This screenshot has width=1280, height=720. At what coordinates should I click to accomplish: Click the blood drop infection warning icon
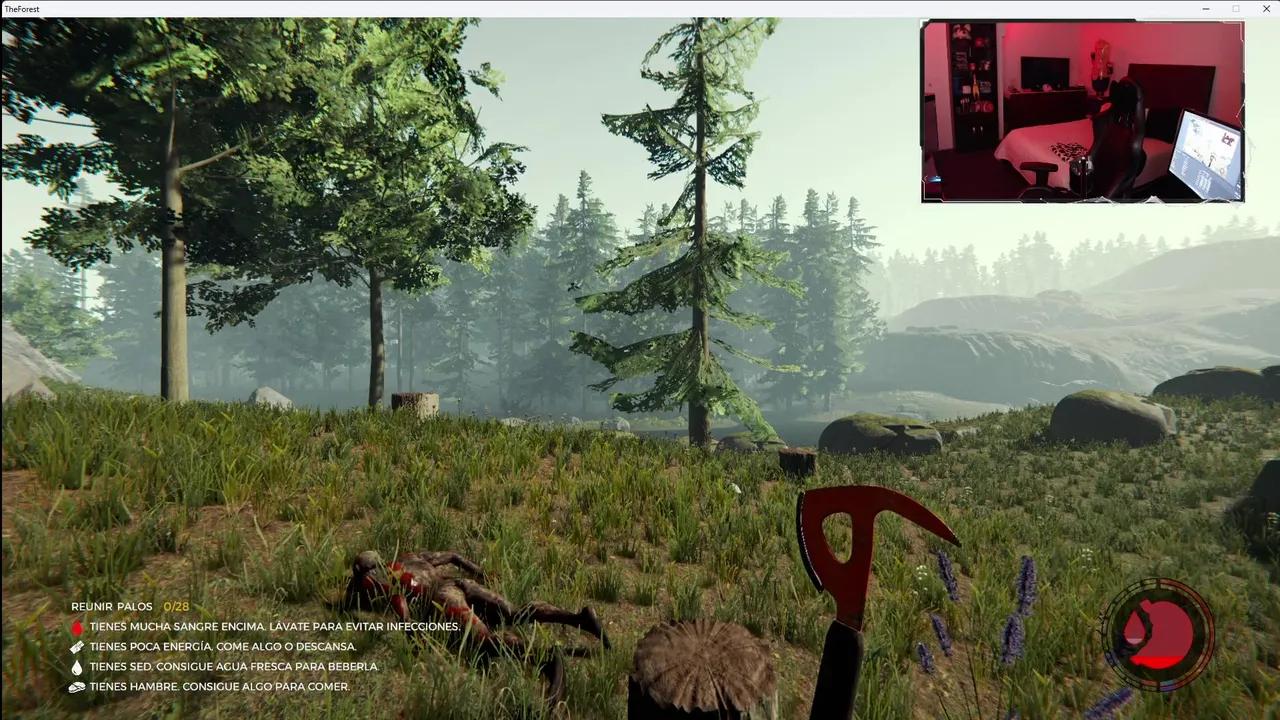tap(78, 626)
